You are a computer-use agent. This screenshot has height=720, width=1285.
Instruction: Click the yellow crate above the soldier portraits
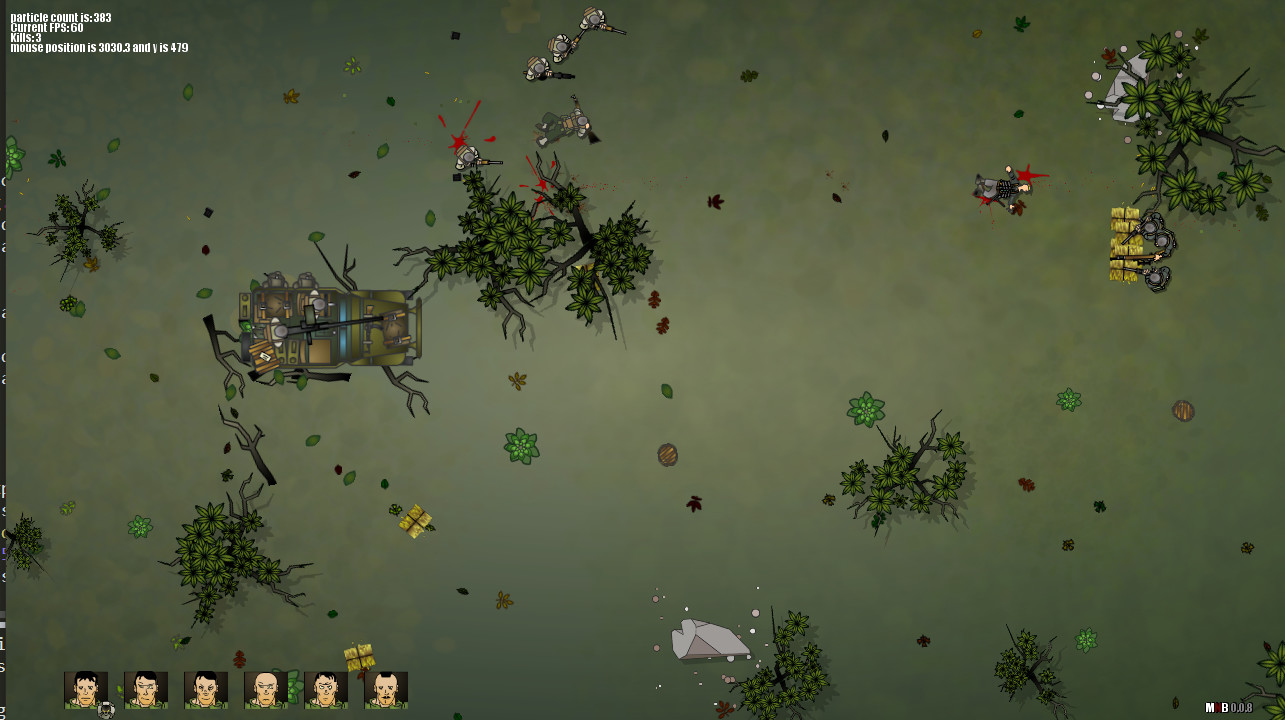(360, 655)
